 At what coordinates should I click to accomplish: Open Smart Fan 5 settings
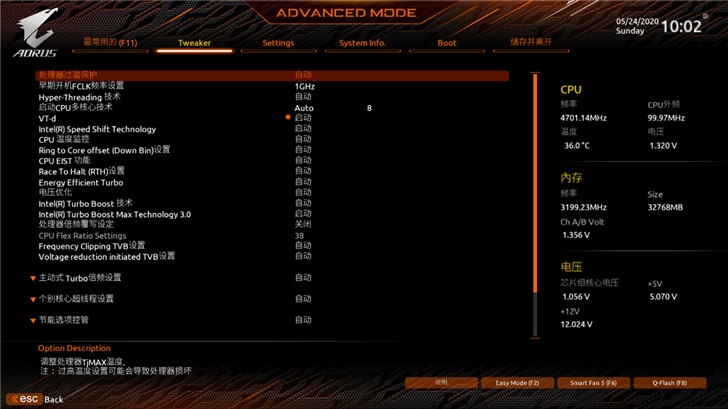click(593, 383)
